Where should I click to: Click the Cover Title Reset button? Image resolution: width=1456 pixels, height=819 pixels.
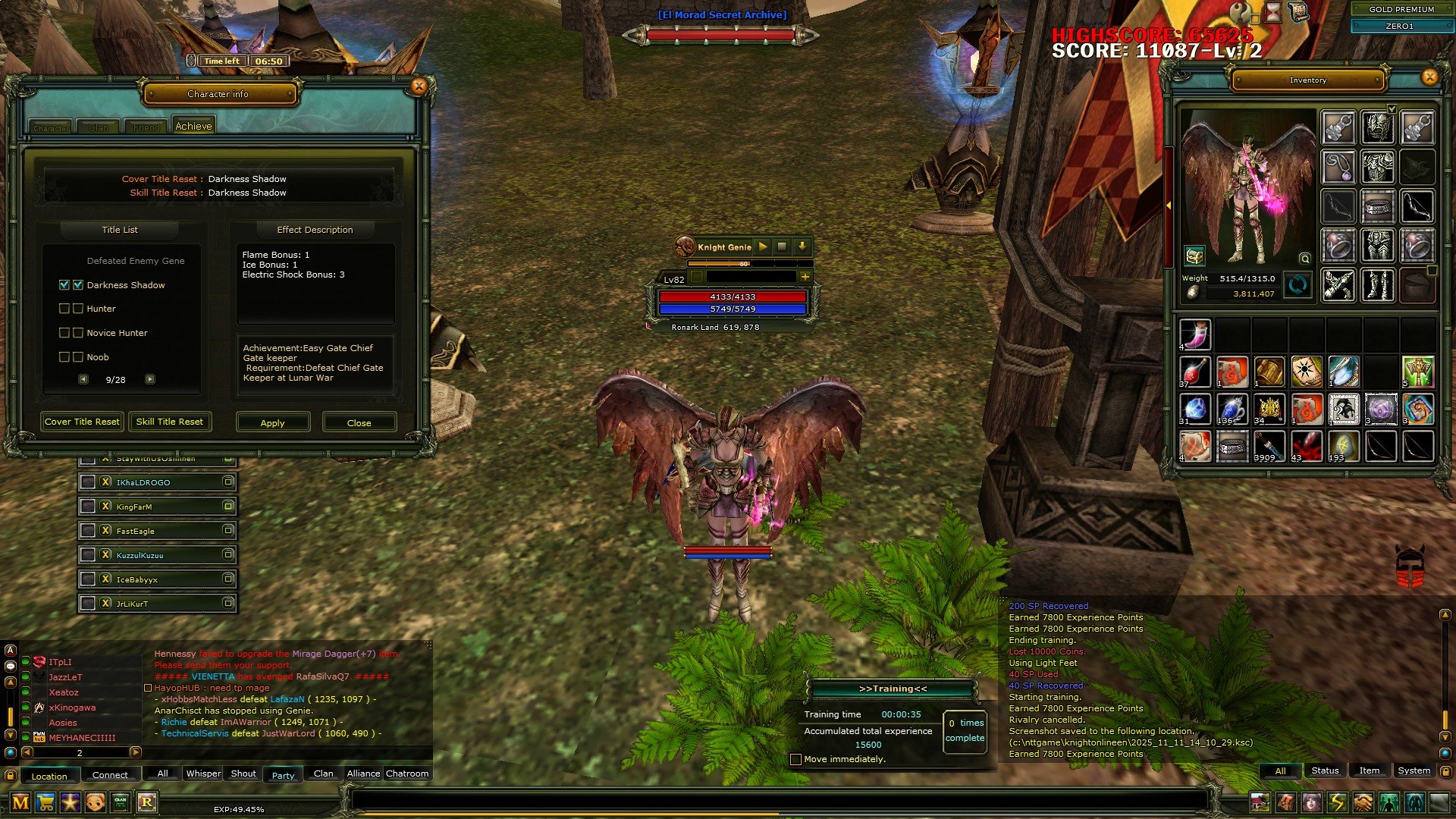[82, 422]
